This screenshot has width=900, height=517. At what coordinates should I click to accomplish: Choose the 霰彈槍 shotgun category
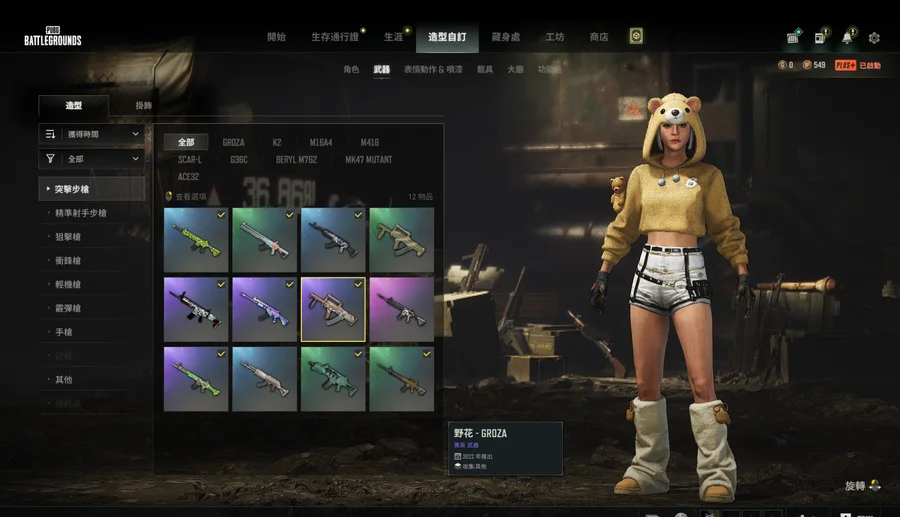pos(68,308)
